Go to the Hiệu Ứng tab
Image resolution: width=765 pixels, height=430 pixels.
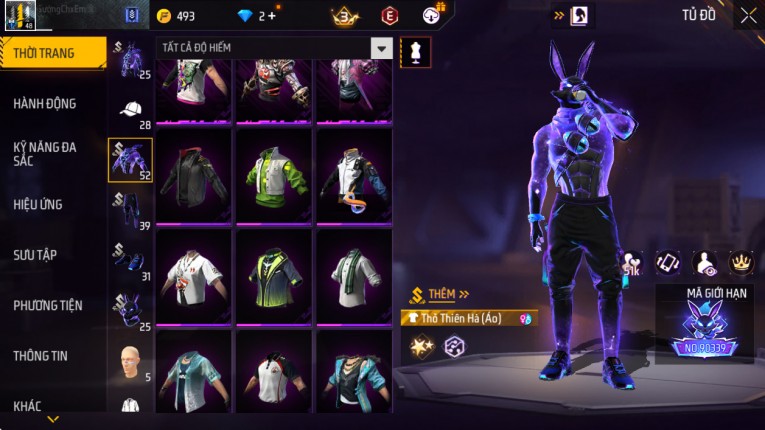(x=38, y=205)
